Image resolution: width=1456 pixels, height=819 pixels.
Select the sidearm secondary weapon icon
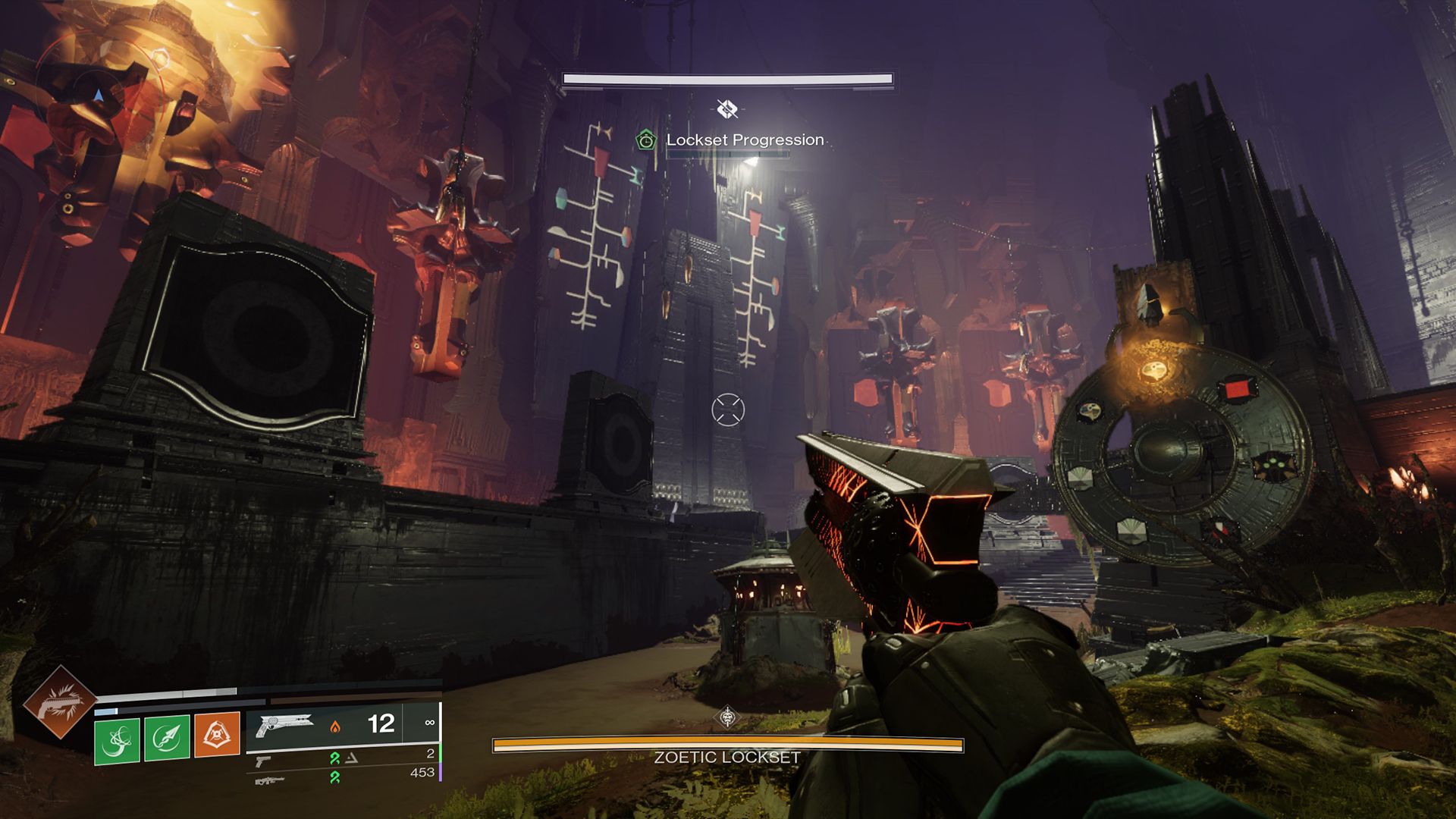coord(264,761)
